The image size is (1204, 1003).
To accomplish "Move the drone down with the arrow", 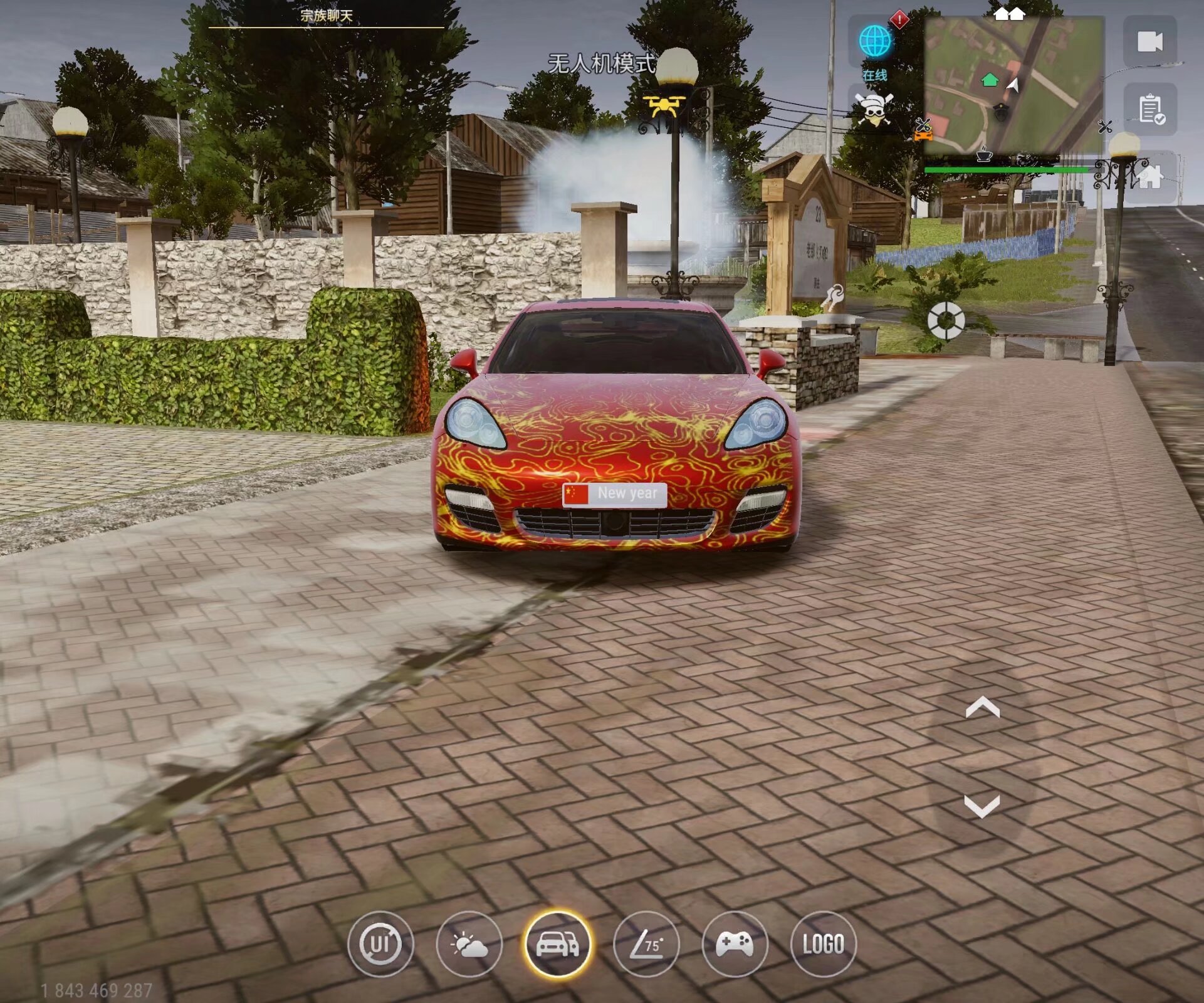I will tap(982, 806).
